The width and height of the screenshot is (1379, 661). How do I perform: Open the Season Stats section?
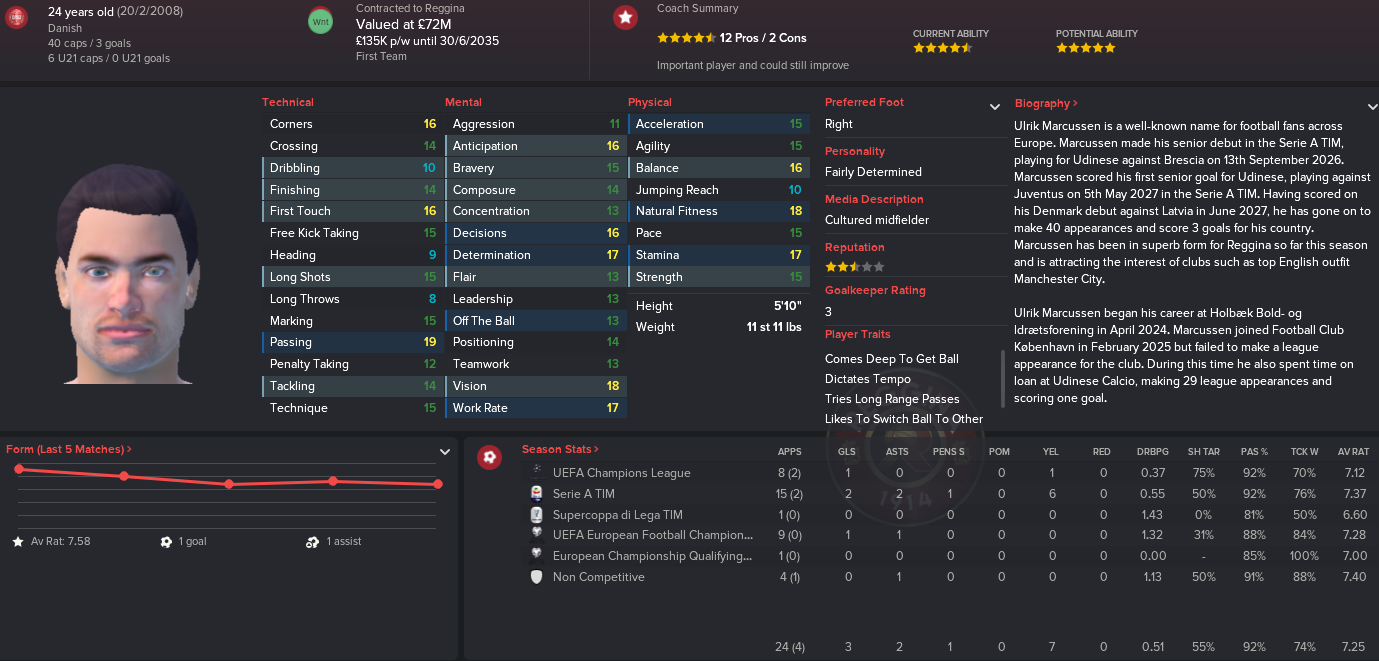point(560,450)
